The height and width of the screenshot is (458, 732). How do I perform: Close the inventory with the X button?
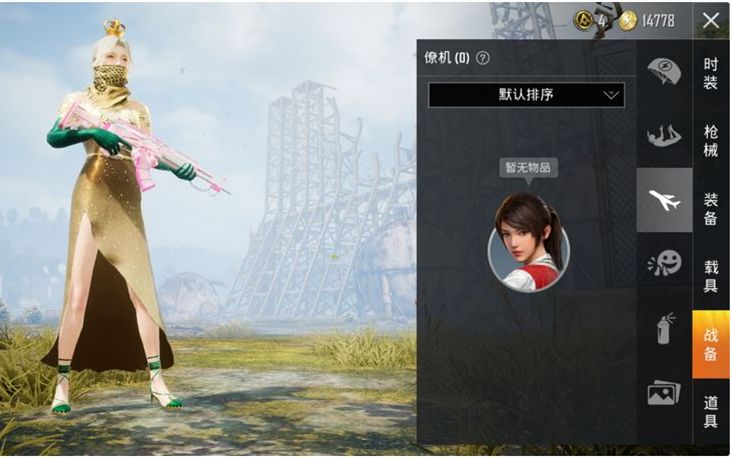710,20
